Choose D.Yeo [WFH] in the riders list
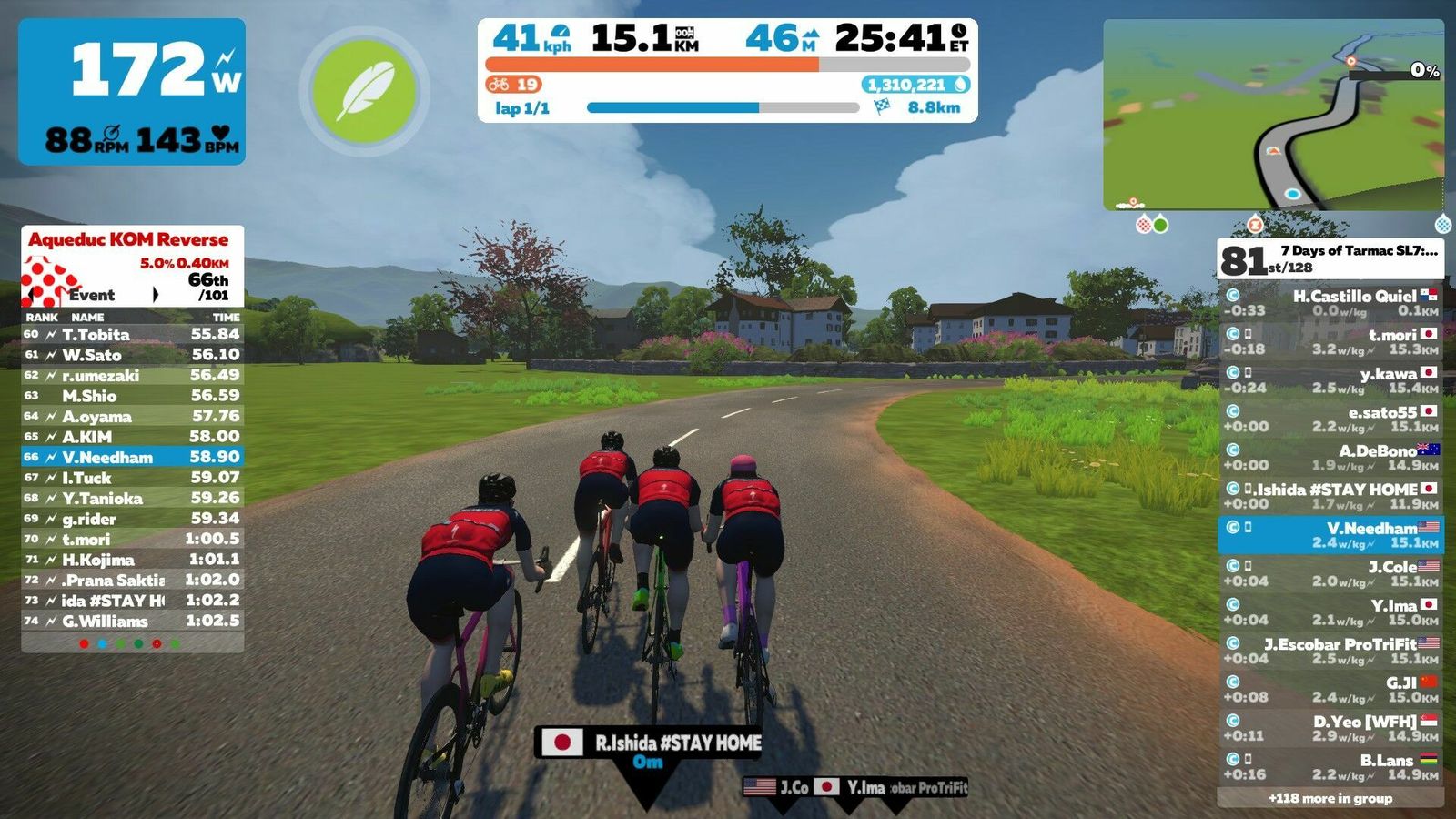The width and height of the screenshot is (1456, 819). (x=1330, y=729)
